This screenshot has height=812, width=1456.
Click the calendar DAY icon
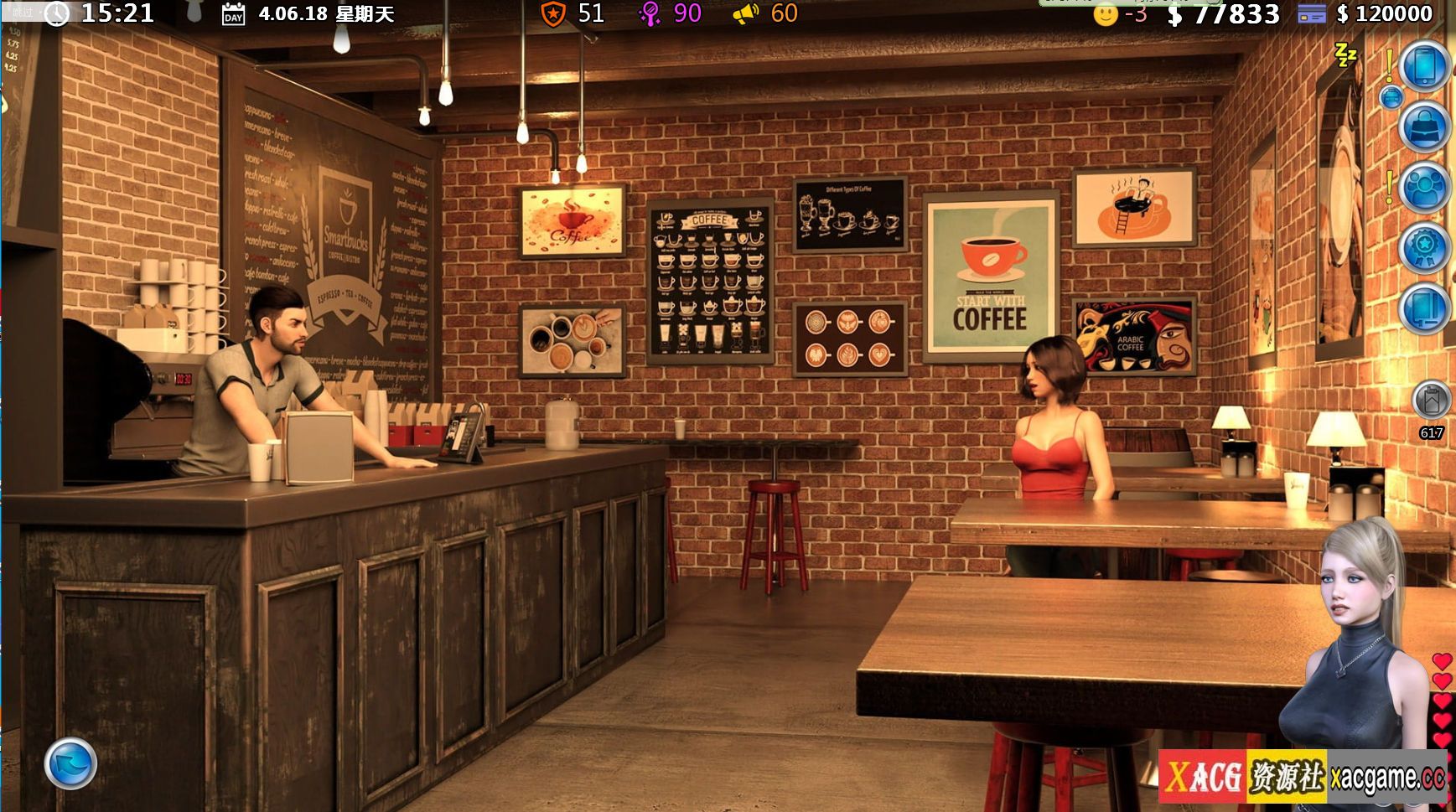pos(233,14)
